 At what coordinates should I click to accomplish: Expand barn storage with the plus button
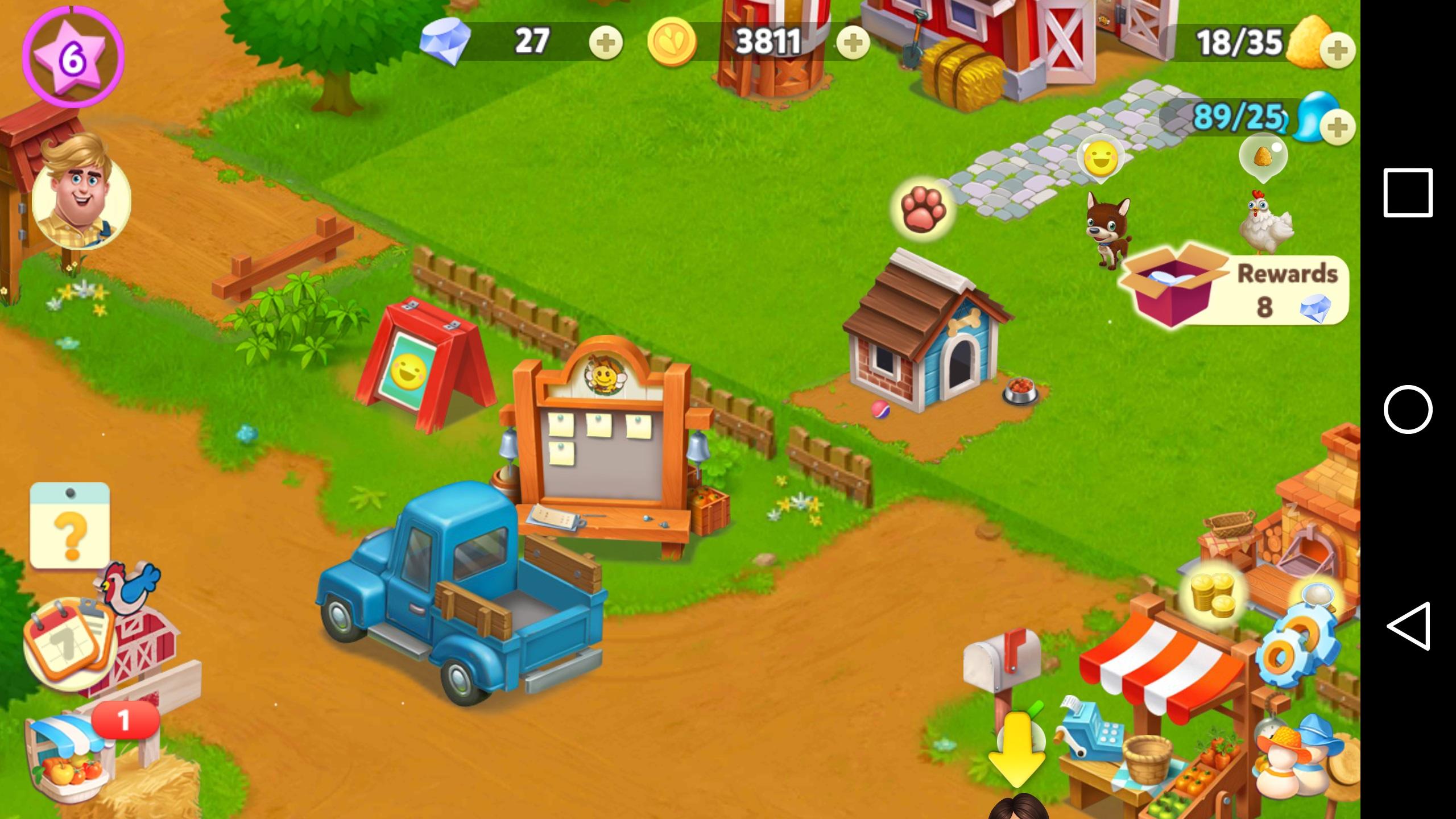pyautogui.click(x=1337, y=51)
